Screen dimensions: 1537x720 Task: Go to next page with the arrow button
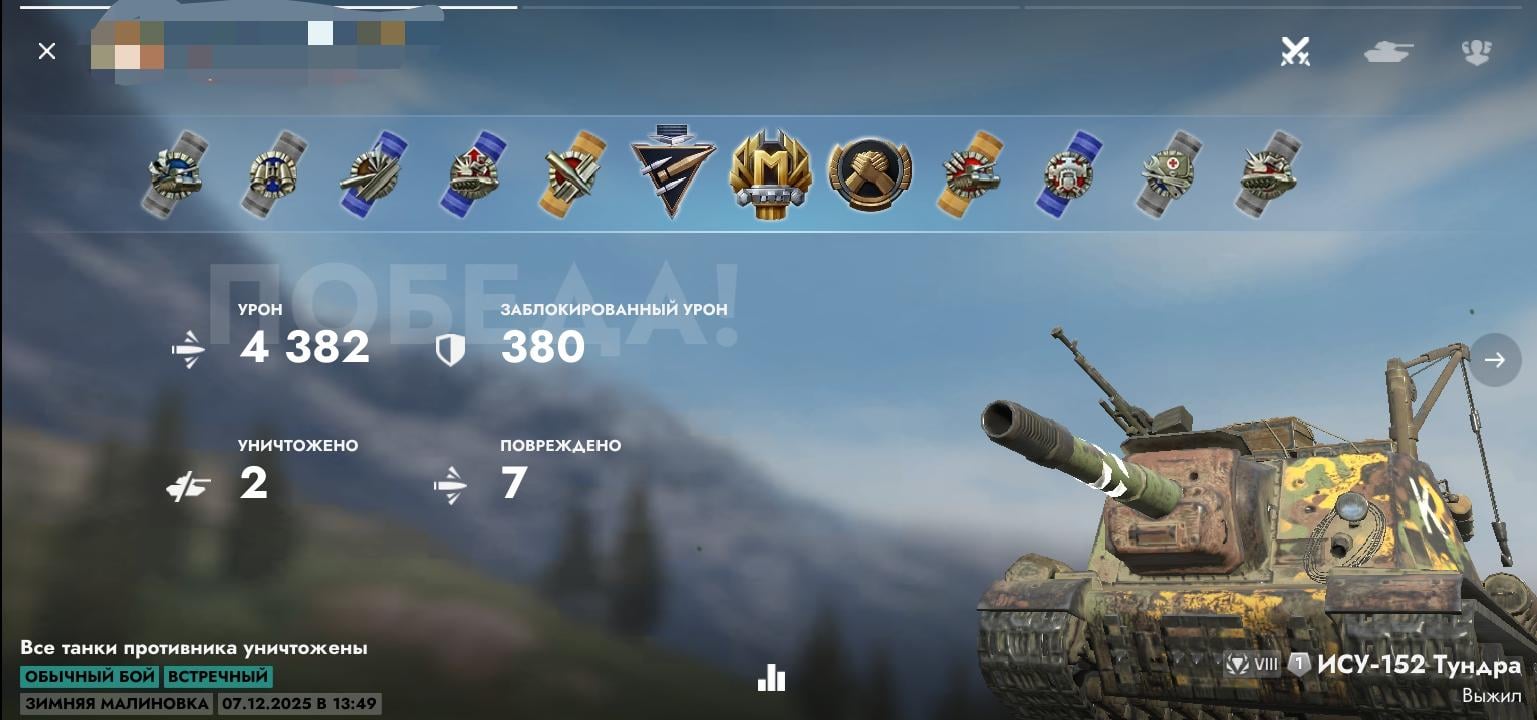(x=1495, y=360)
